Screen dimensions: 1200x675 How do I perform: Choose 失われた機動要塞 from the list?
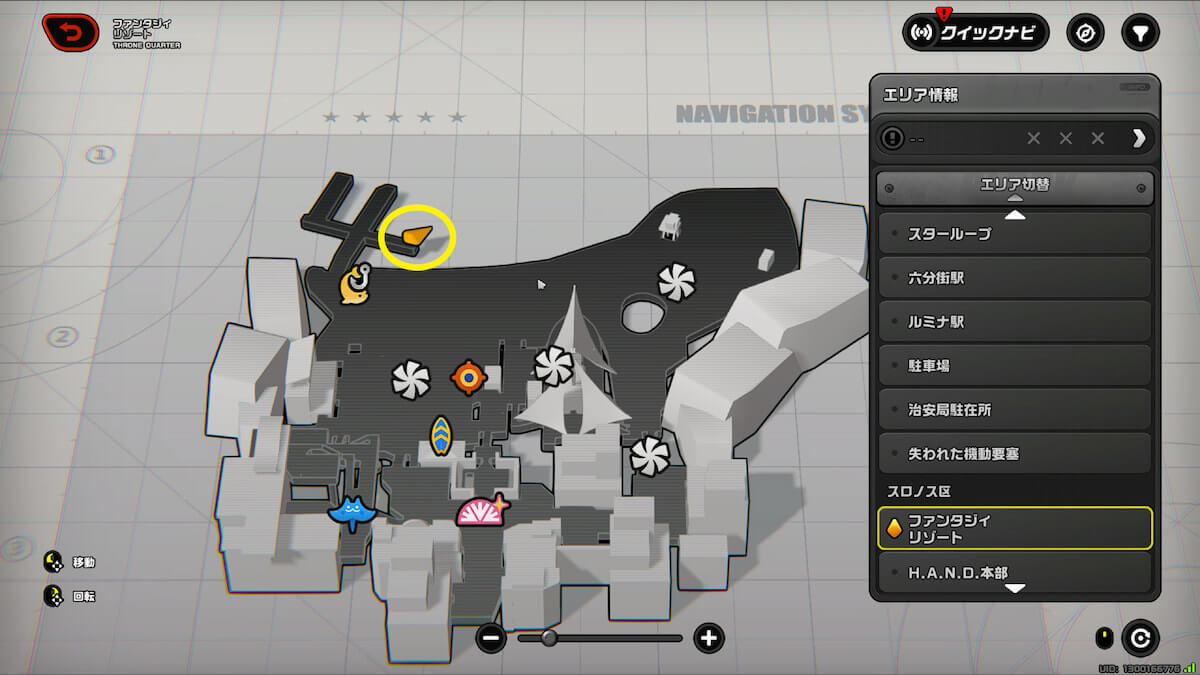(1015, 454)
